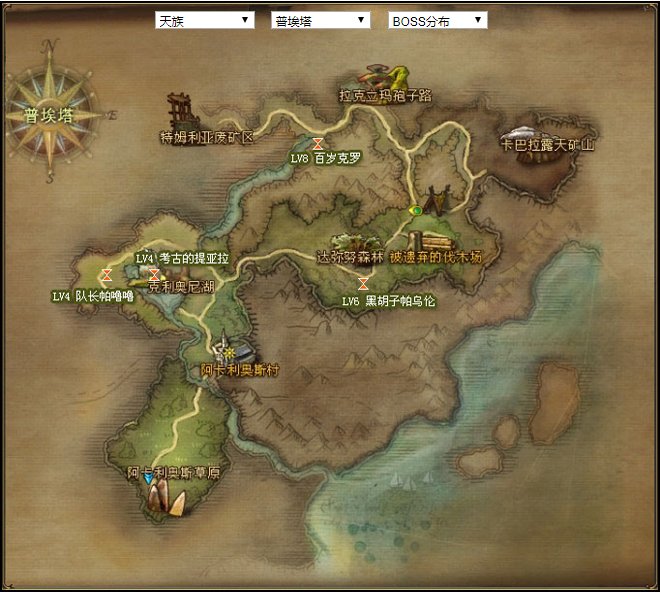Click the 阿卡利奥斯村 village map marker
Screen dimensions: 660x593
[234, 352]
